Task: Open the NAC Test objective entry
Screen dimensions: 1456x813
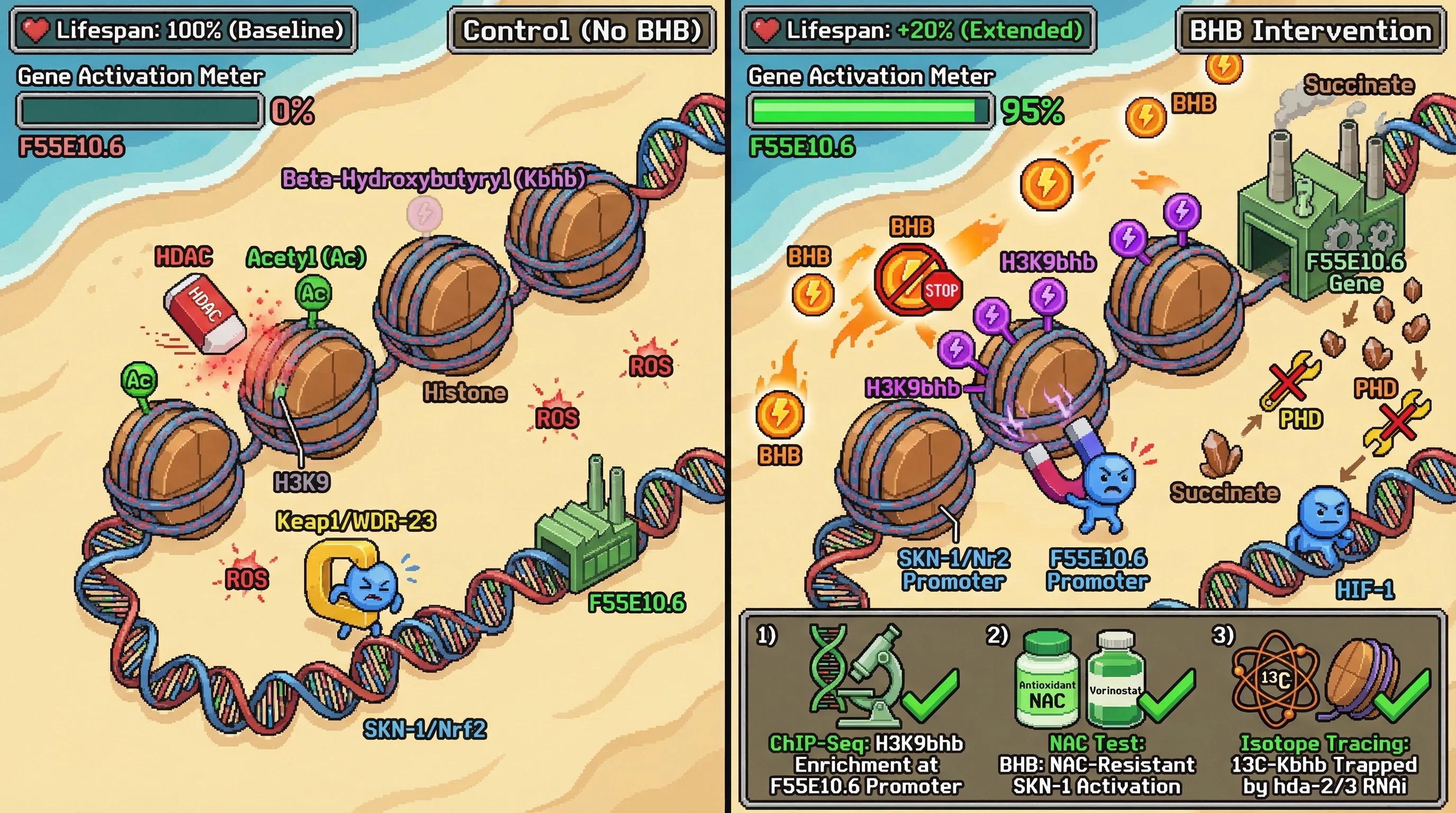Action: [x=1097, y=764]
